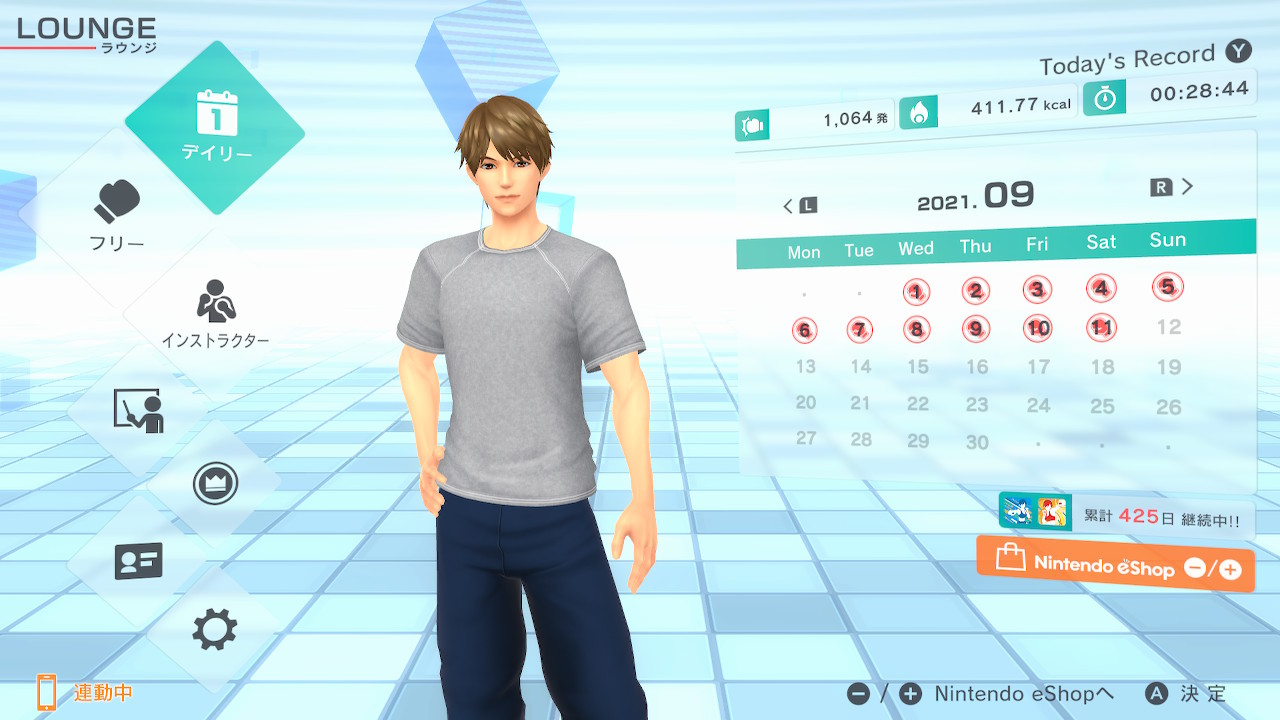Click calendar date 1 with red stamp
The height and width of the screenshot is (720, 1280).
pyautogui.click(x=916, y=292)
